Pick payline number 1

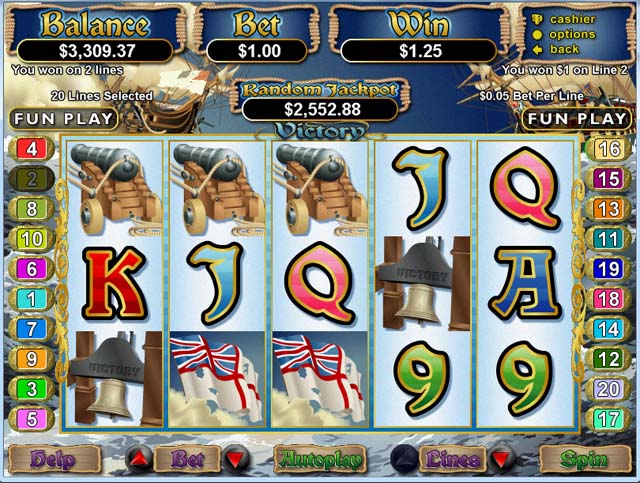click(30, 299)
